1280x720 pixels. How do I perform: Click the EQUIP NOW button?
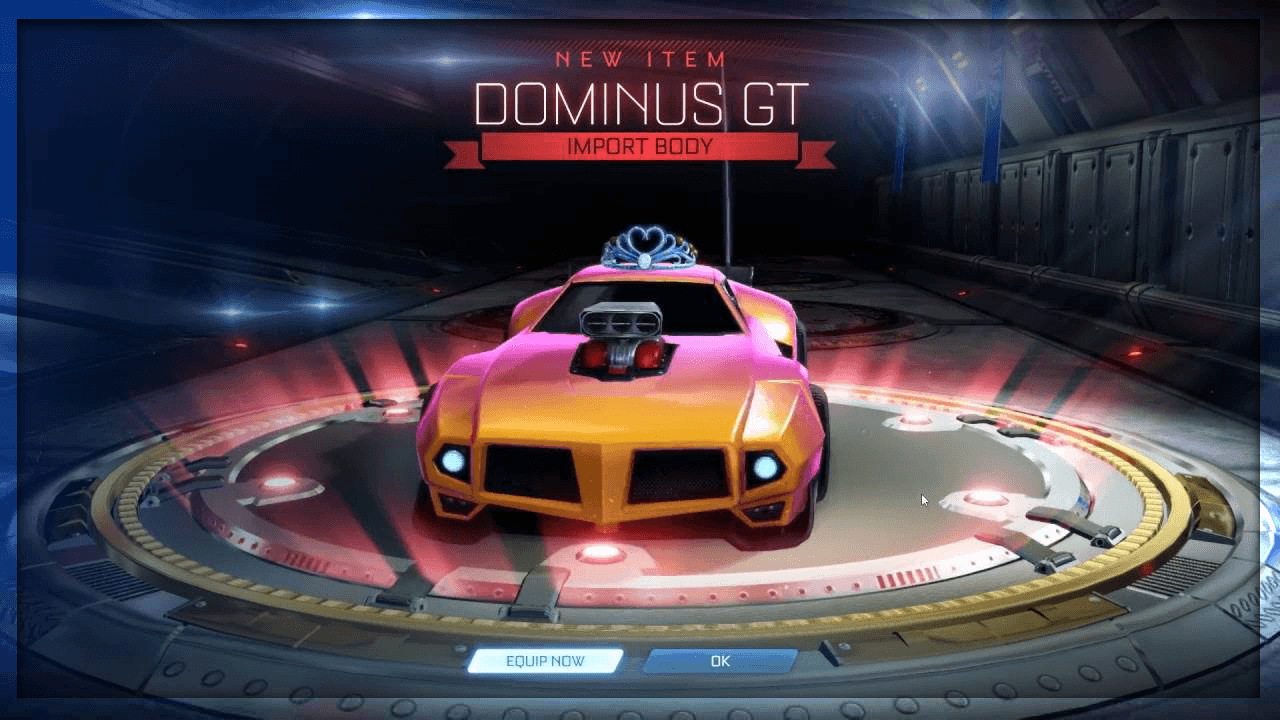[x=547, y=660]
